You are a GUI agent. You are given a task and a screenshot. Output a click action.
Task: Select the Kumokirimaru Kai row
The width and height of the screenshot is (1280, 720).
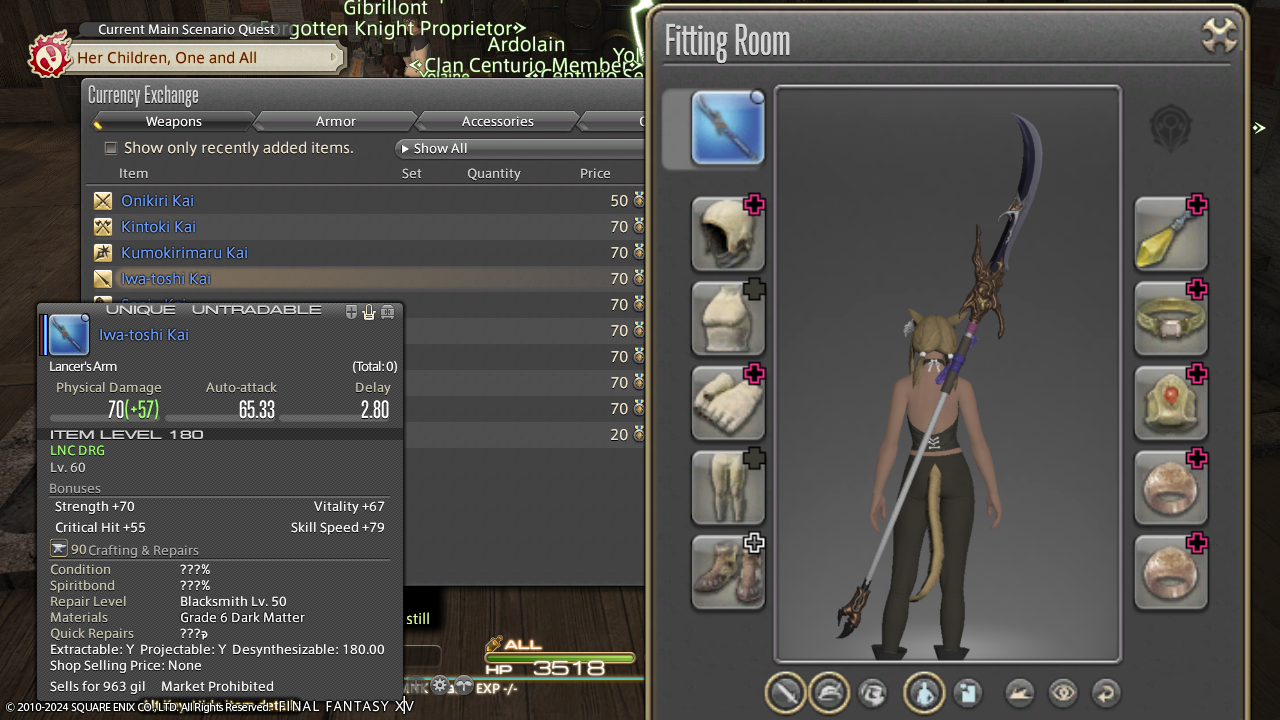coord(184,253)
